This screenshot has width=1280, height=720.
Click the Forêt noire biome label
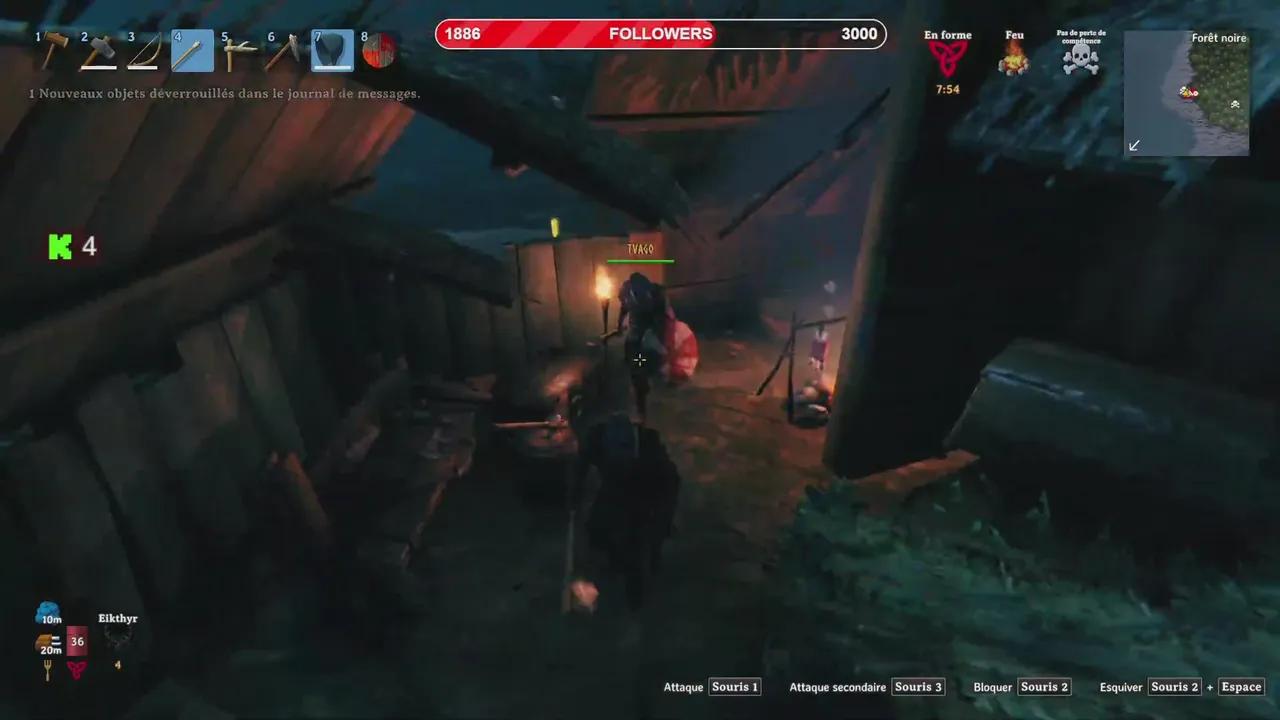tap(1218, 38)
